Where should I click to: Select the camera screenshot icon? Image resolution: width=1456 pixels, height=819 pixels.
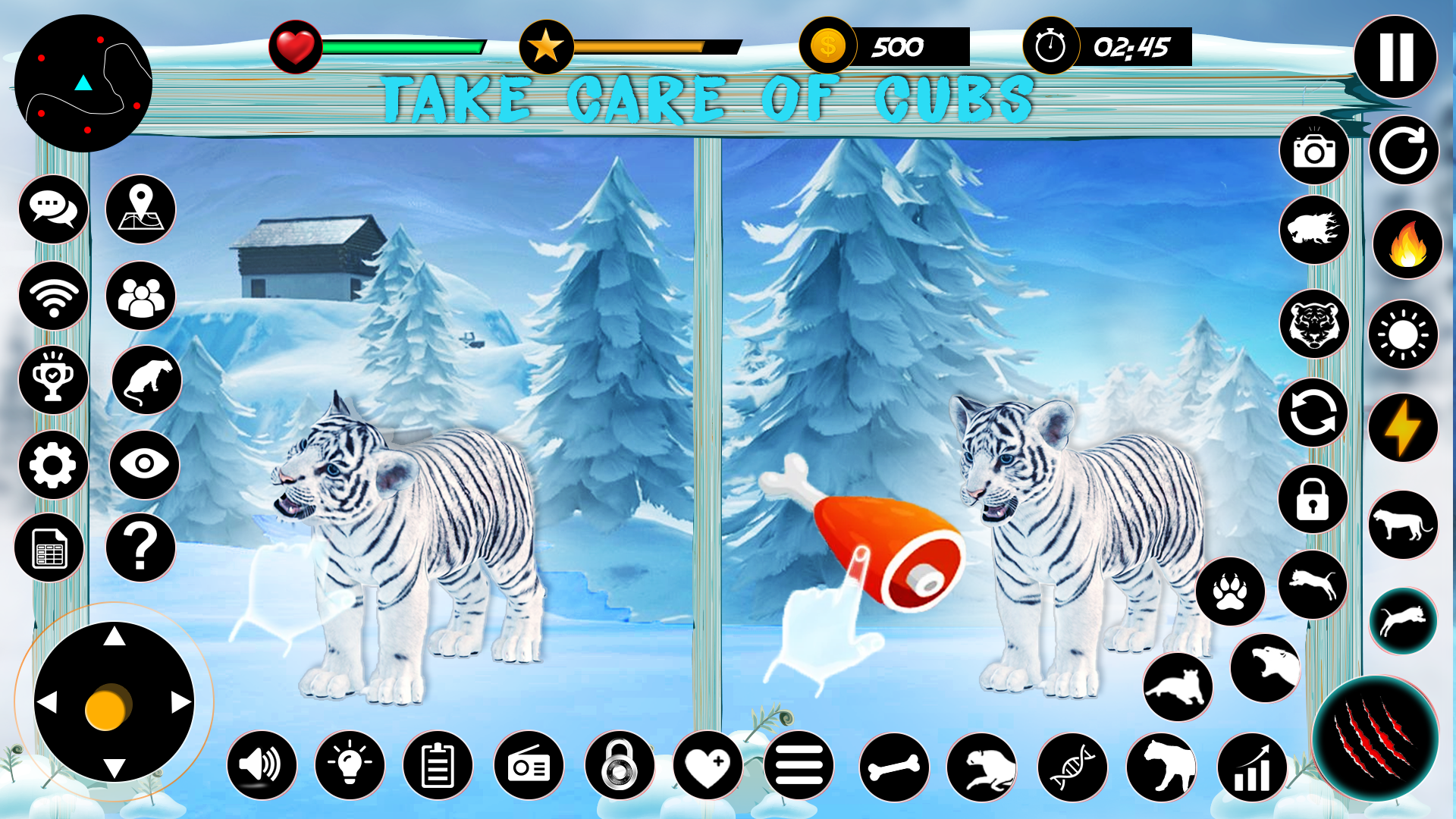pyautogui.click(x=1314, y=152)
